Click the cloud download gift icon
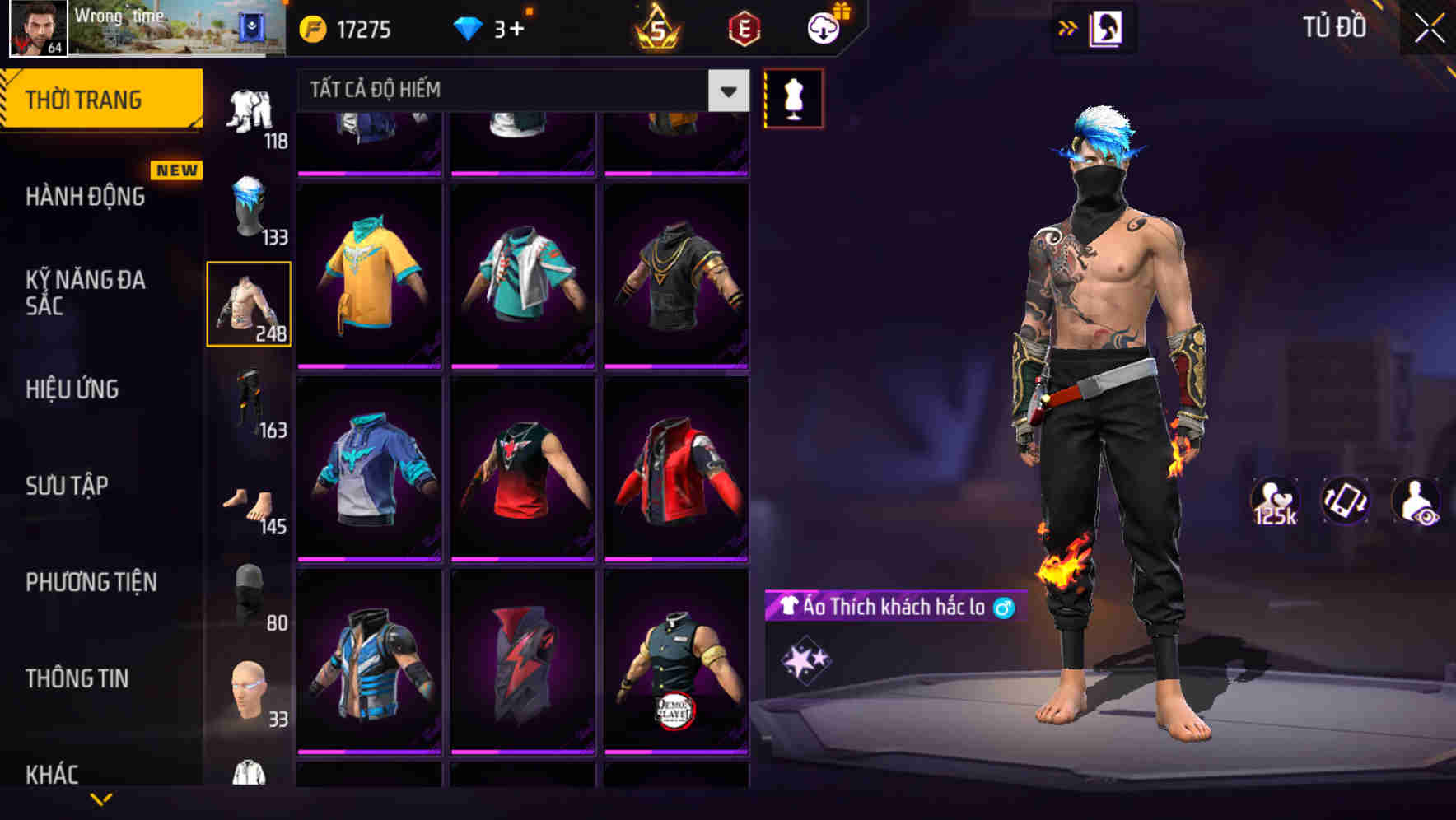1456x820 pixels. pyautogui.click(x=824, y=27)
